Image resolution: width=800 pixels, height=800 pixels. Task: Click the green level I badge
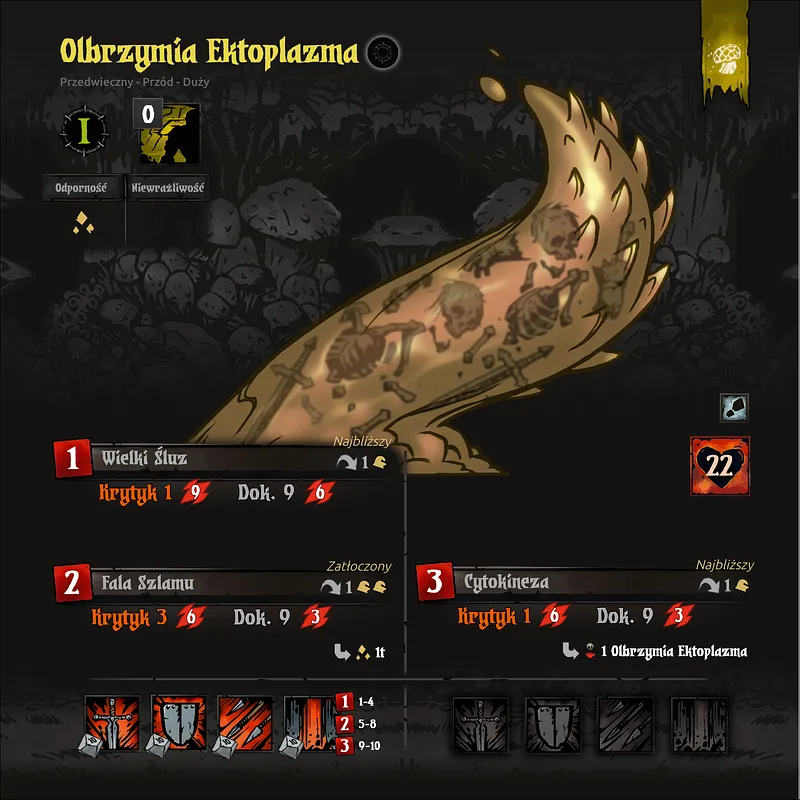[x=82, y=130]
